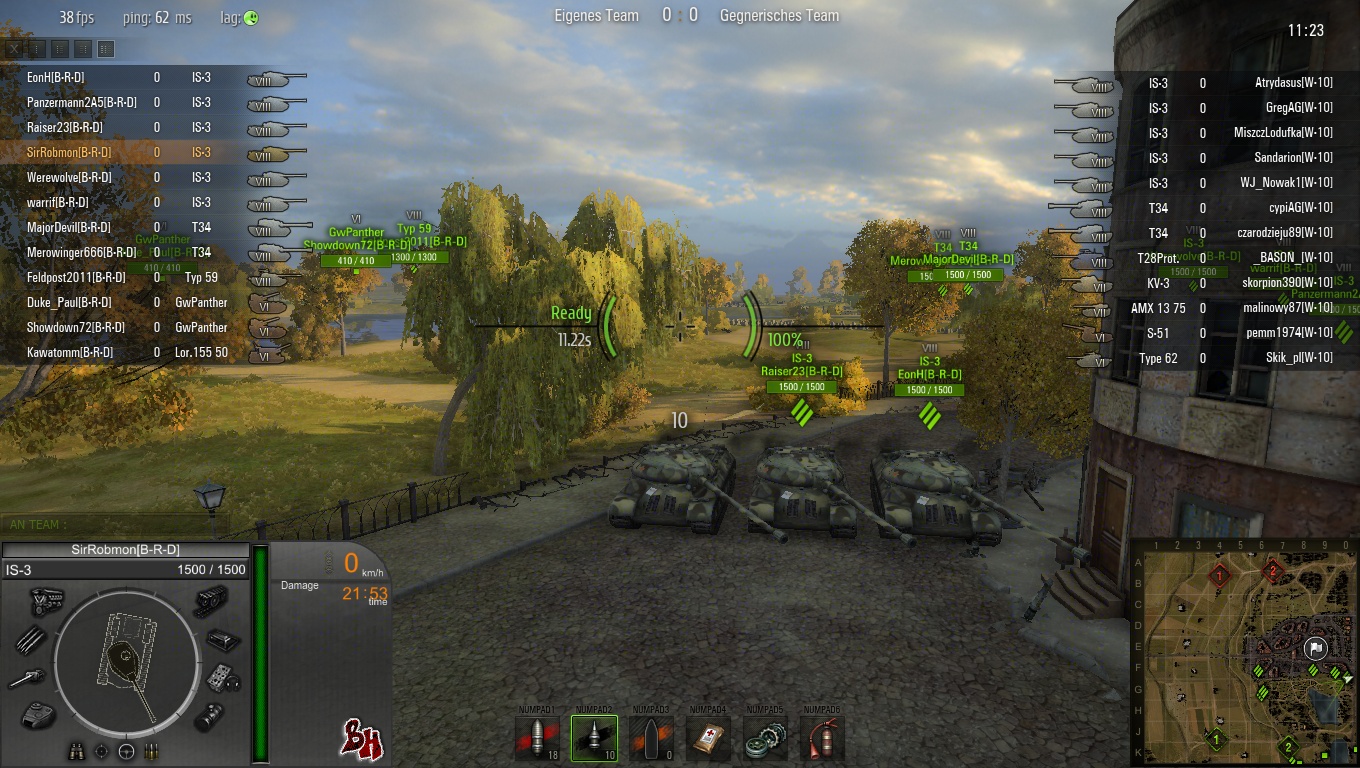Click the binoculars icon below the tank diagram
1360x768 pixels.
tap(76, 751)
